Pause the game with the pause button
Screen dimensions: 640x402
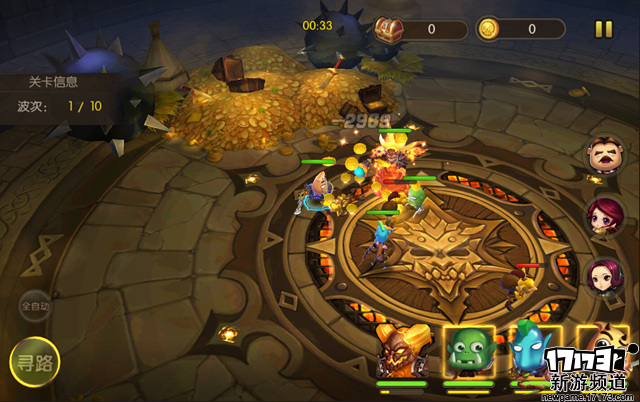(603, 29)
